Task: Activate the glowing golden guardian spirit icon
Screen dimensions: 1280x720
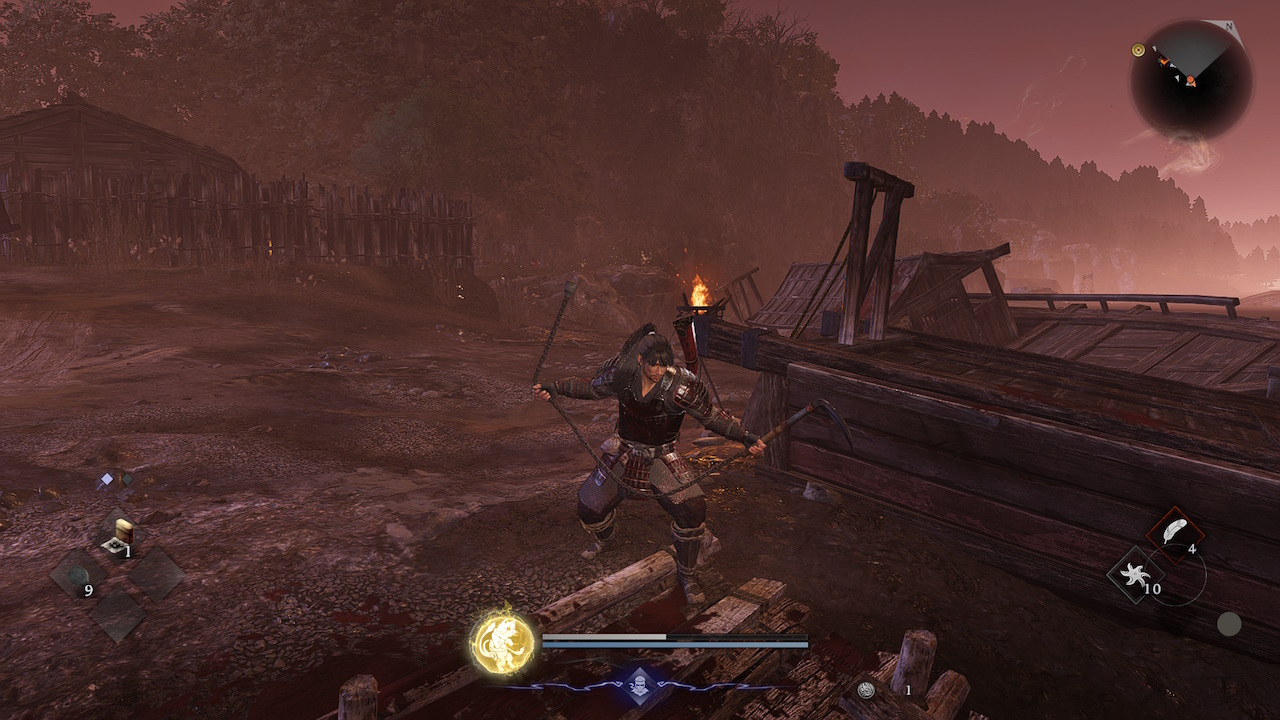Action: tap(503, 642)
